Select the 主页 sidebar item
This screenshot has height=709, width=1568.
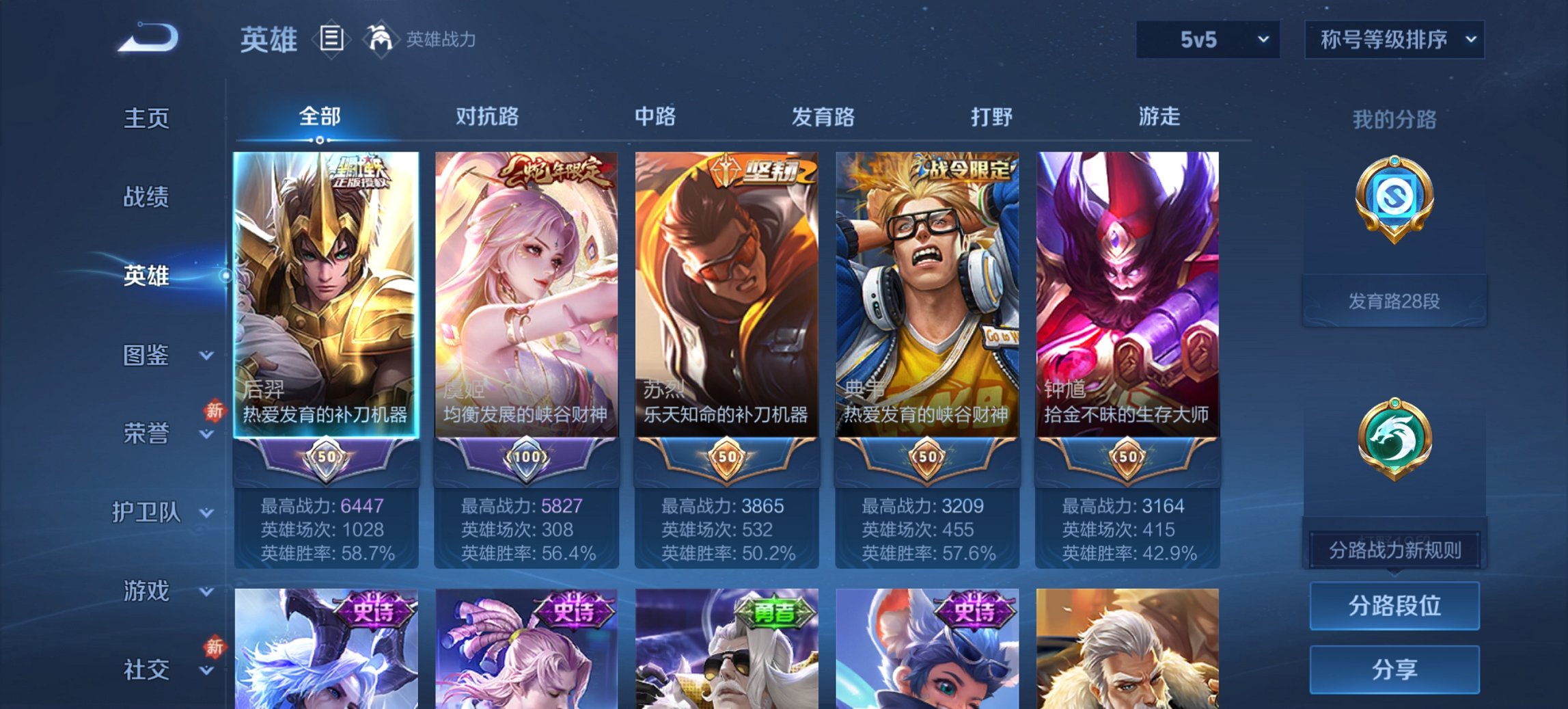146,118
